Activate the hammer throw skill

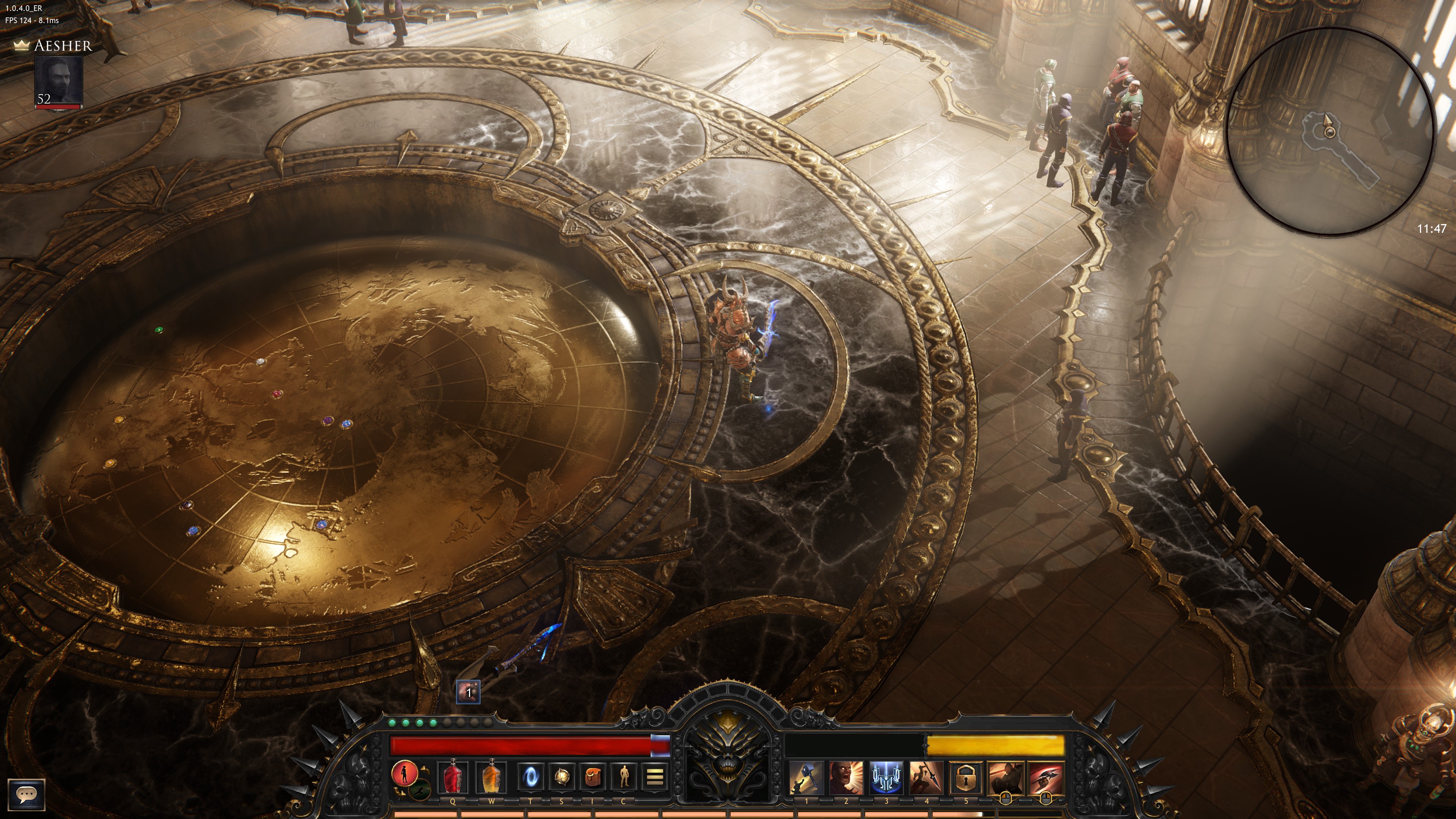click(x=805, y=778)
